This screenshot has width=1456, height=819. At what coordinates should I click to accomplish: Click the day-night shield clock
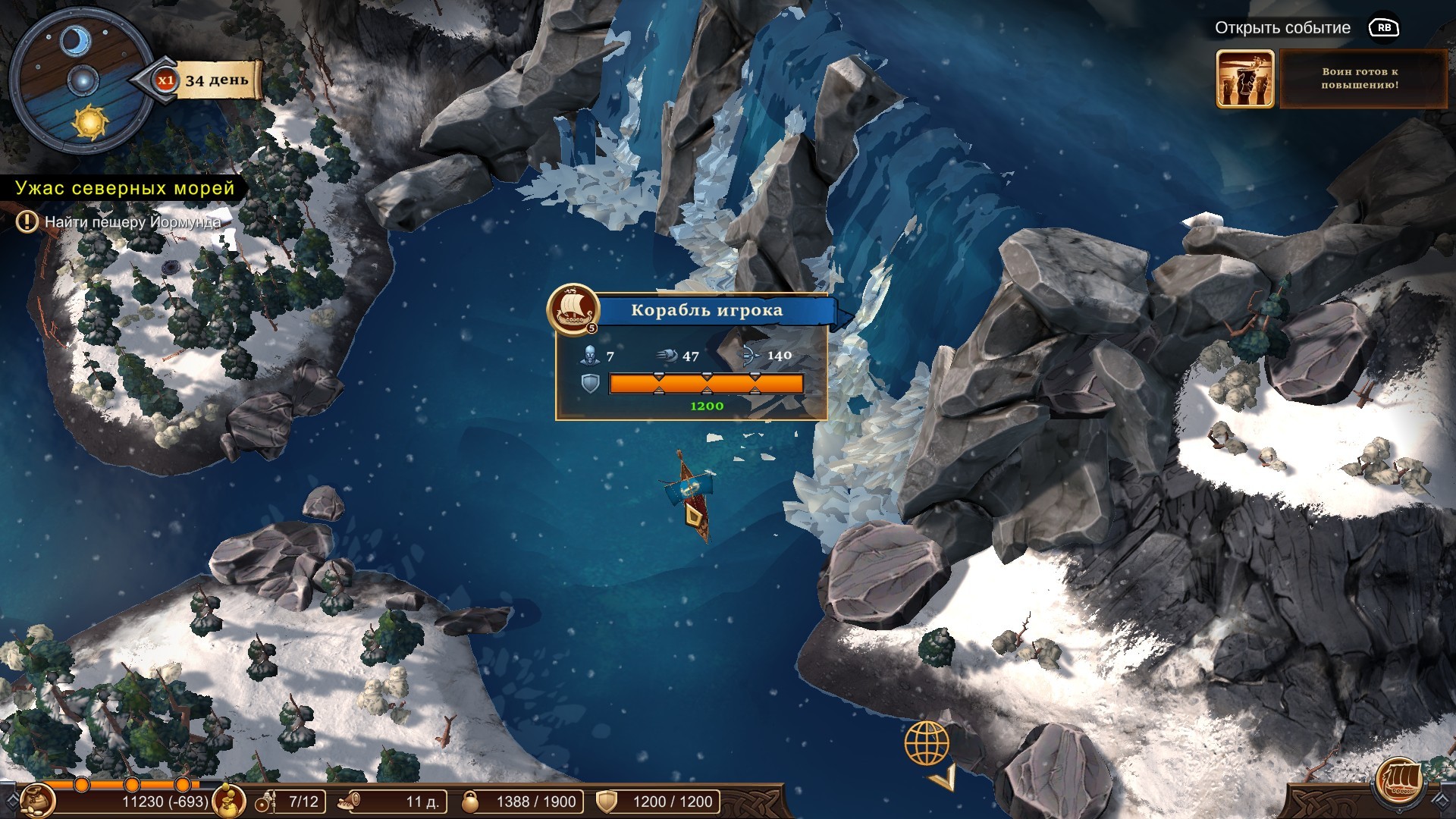(x=82, y=81)
